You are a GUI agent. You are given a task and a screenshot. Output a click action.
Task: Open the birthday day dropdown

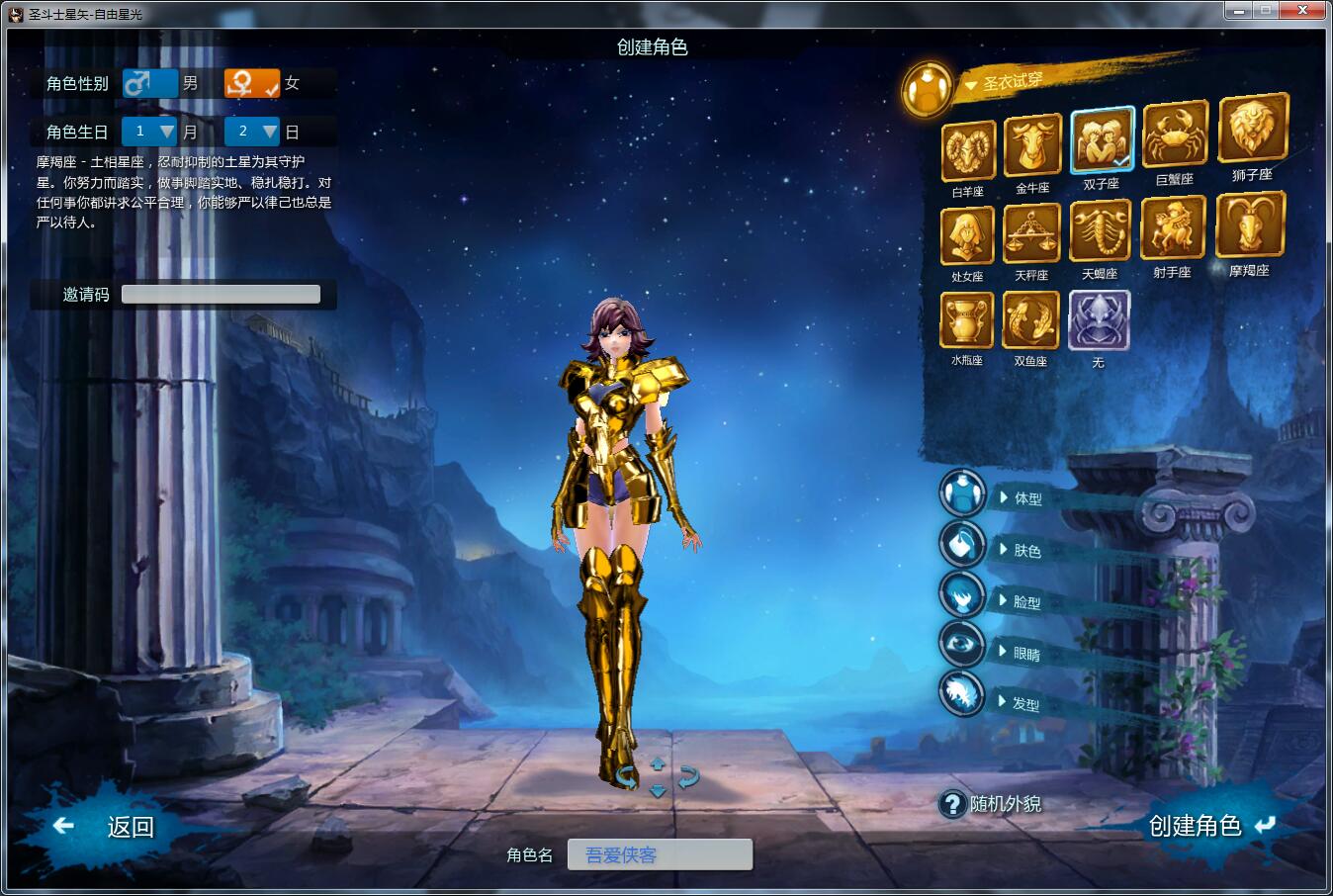pyautogui.click(x=252, y=132)
